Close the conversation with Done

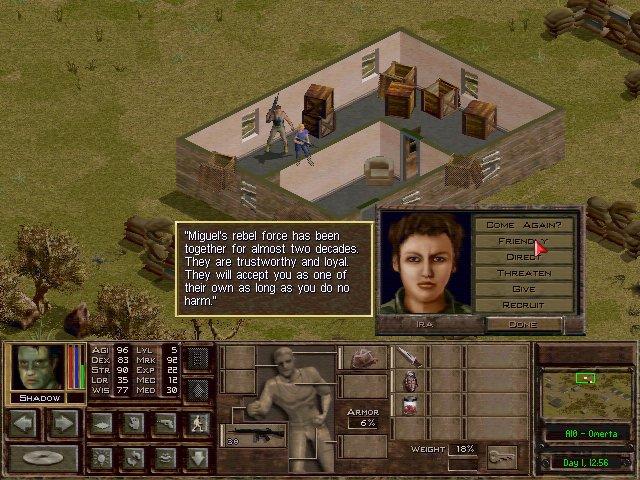(523, 324)
